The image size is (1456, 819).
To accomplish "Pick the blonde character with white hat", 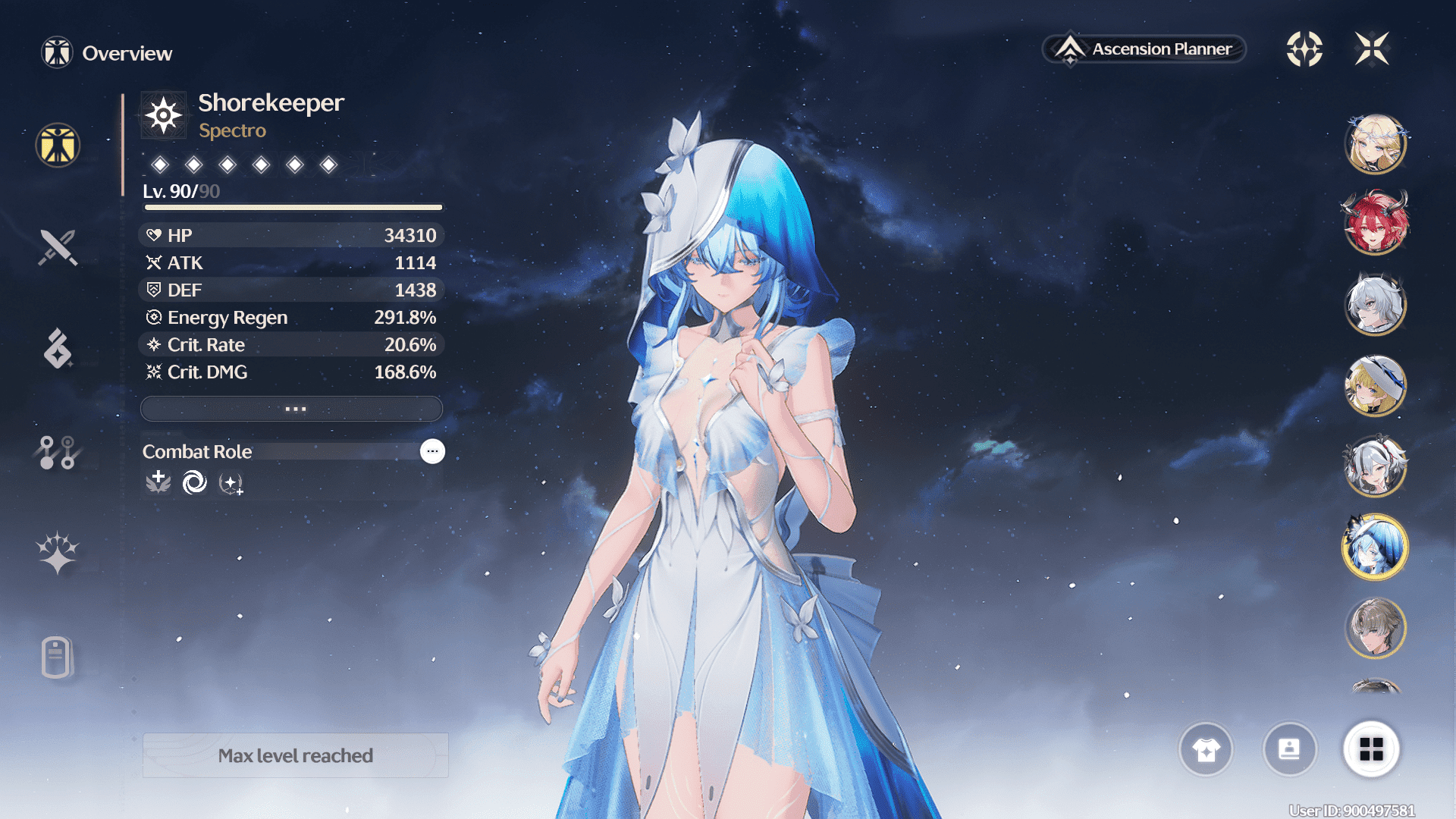I will (x=1375, y=386).
